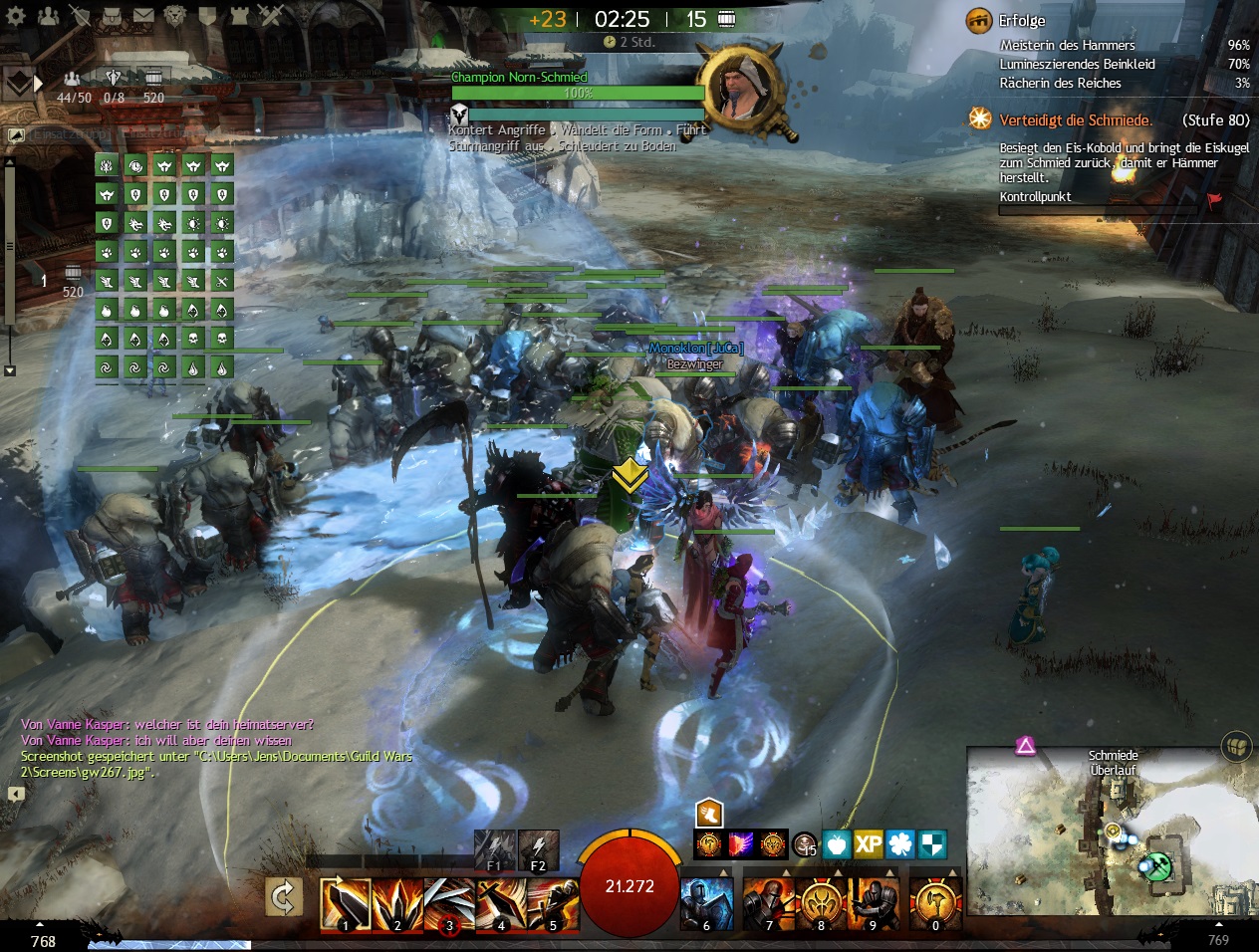Open the mail envelope icon
The width and height of the screenshot is (1259, 952).
pyautogui.click(x=144, y=16)
